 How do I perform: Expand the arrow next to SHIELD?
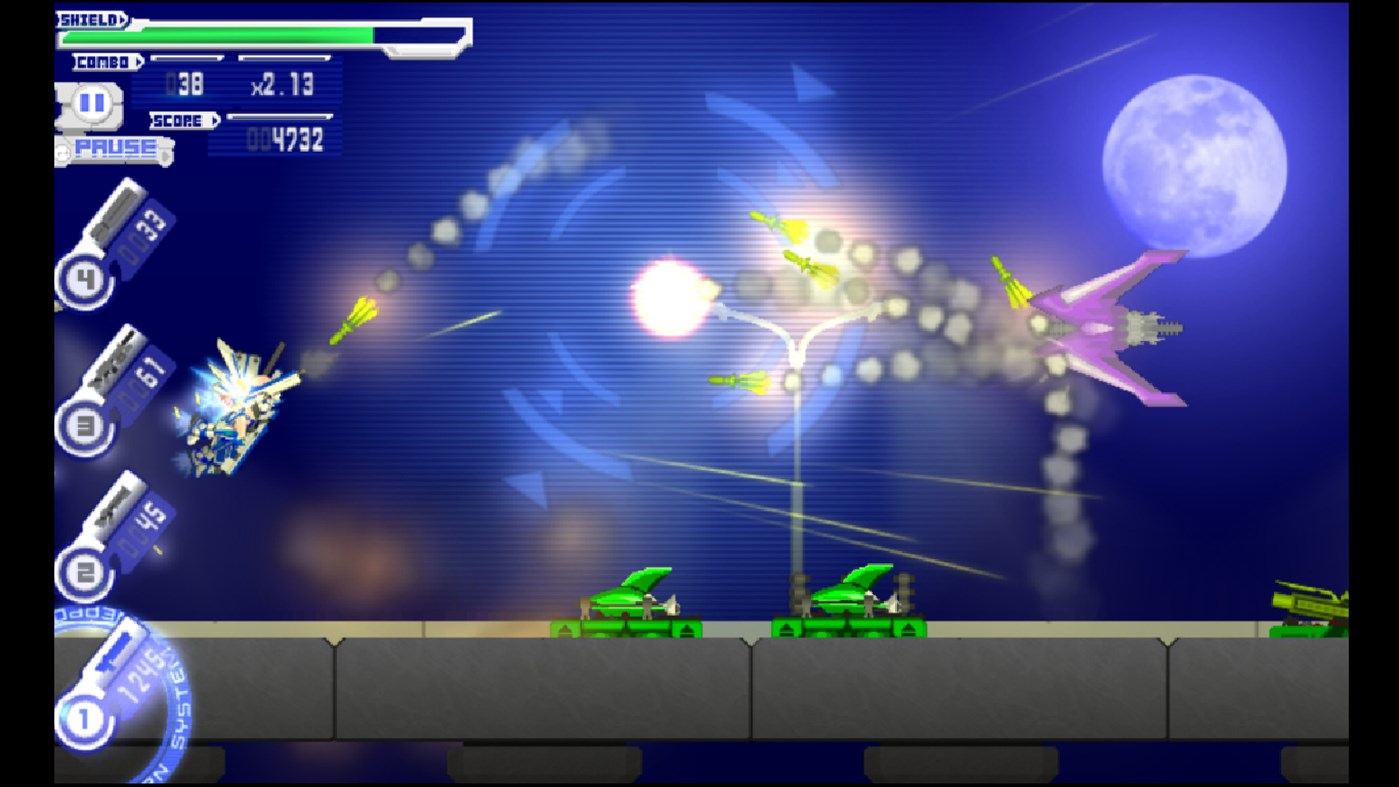123,18
